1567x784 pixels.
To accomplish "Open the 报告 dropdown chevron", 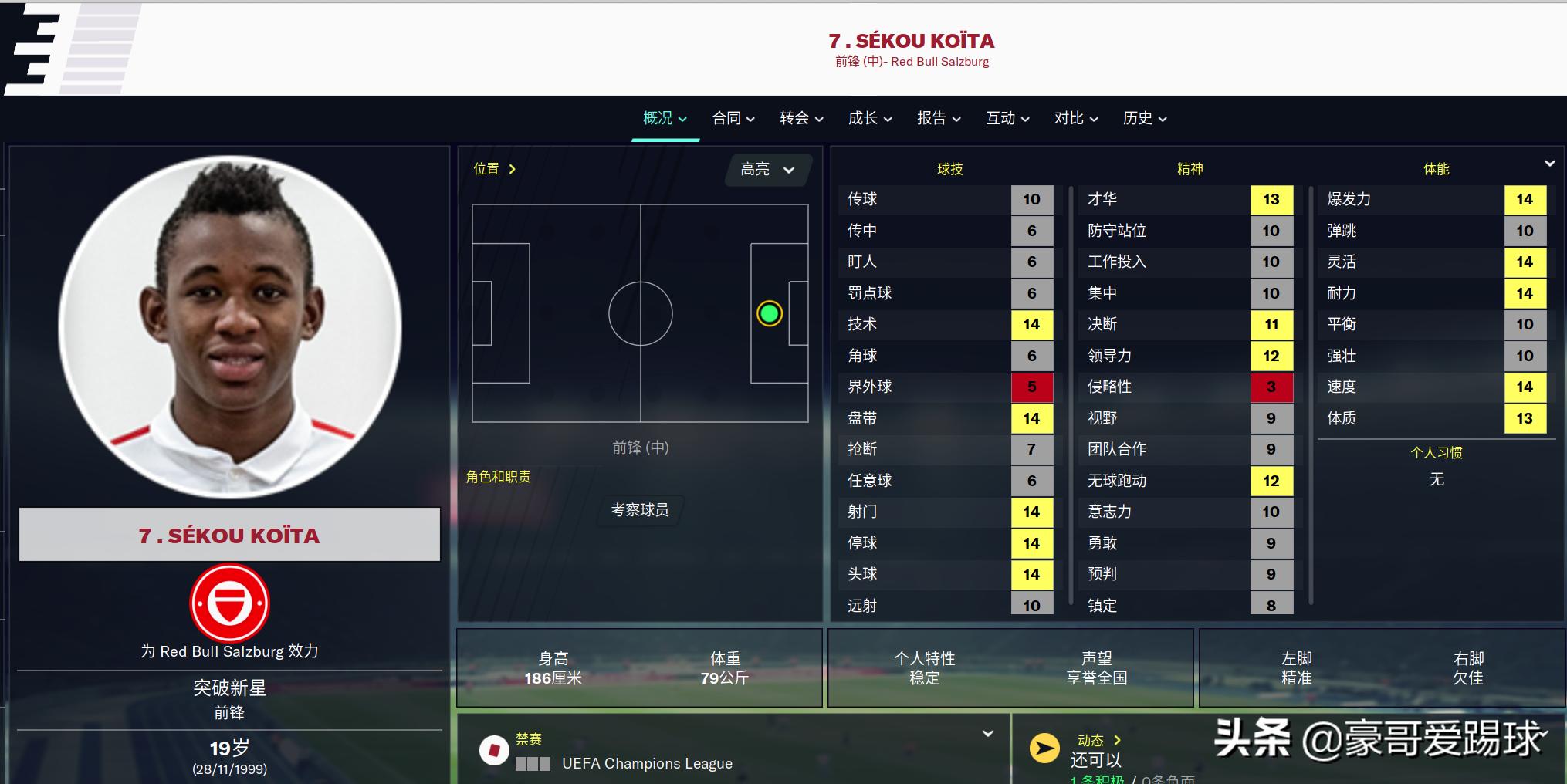I will pos(957,120).
